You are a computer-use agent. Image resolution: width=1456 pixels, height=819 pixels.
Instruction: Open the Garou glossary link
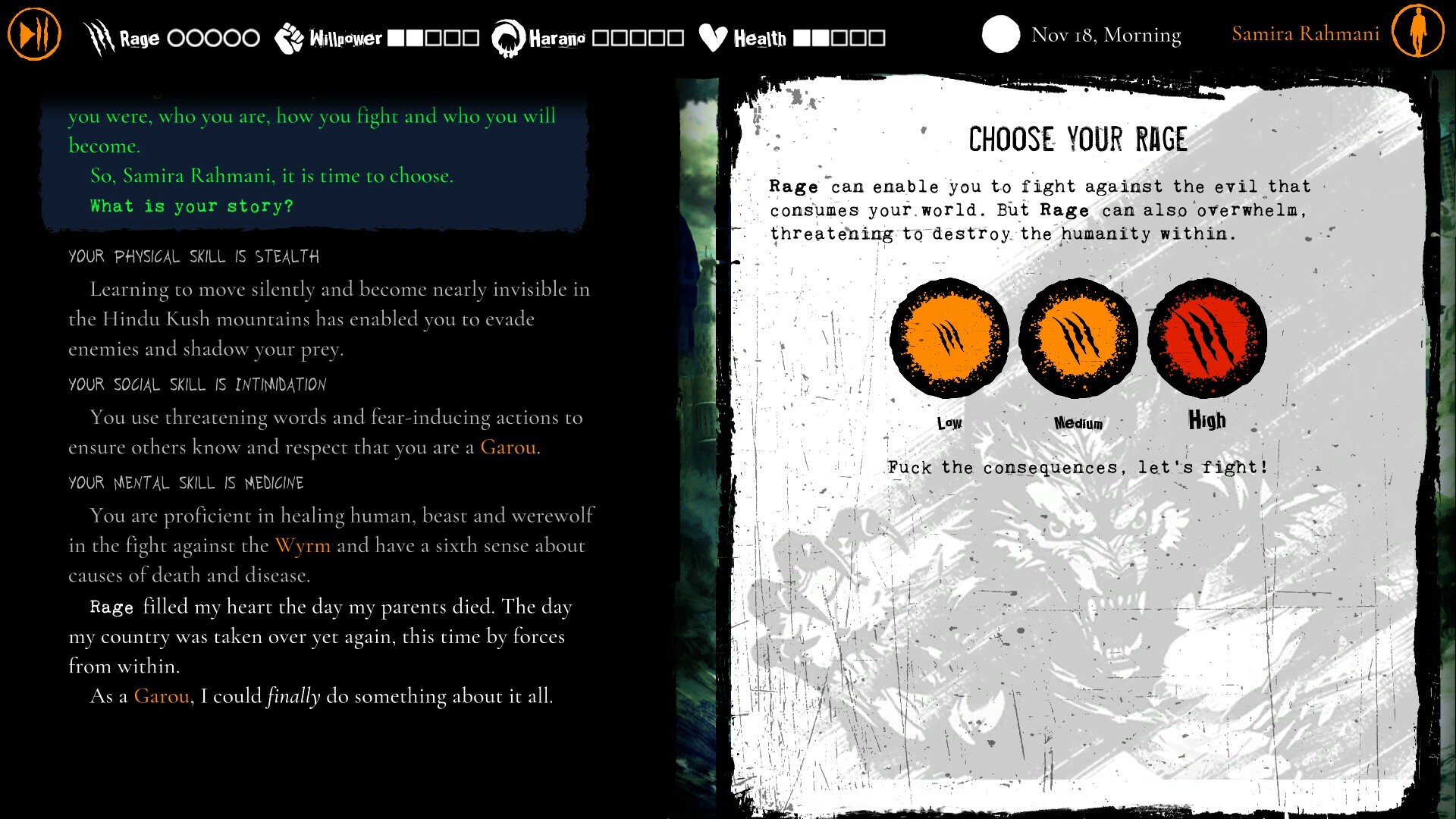[508, 447]
